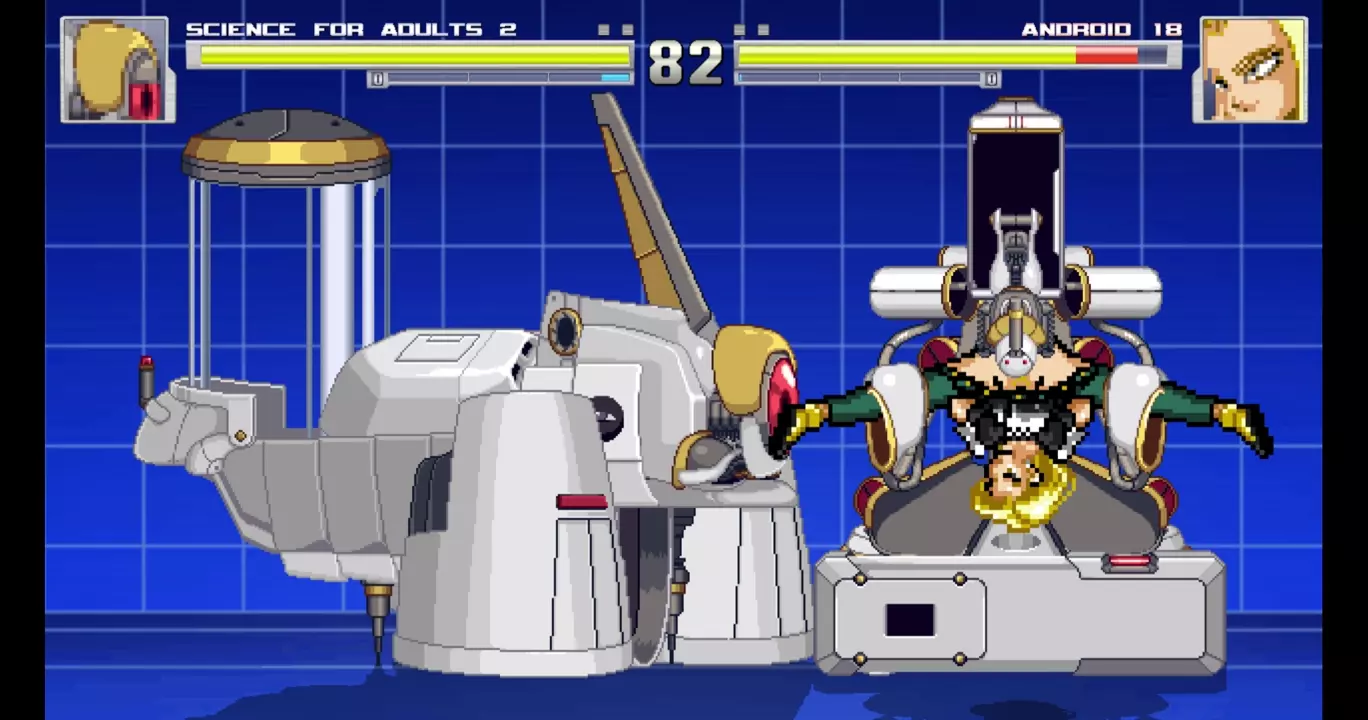Select the Android 18 character portrait

click(x=1249, y=70)
